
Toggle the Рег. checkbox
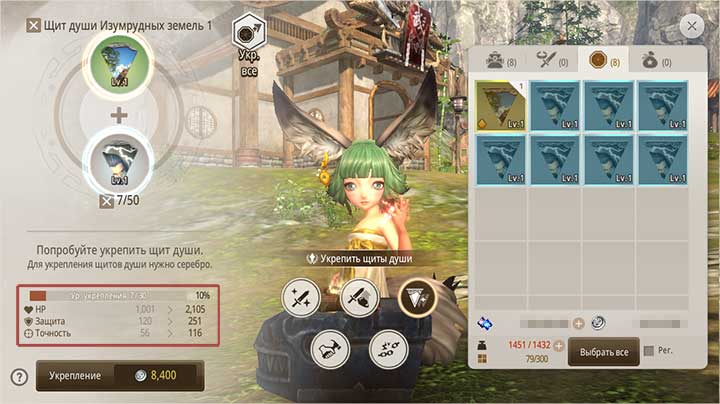(x=651, y=351)
